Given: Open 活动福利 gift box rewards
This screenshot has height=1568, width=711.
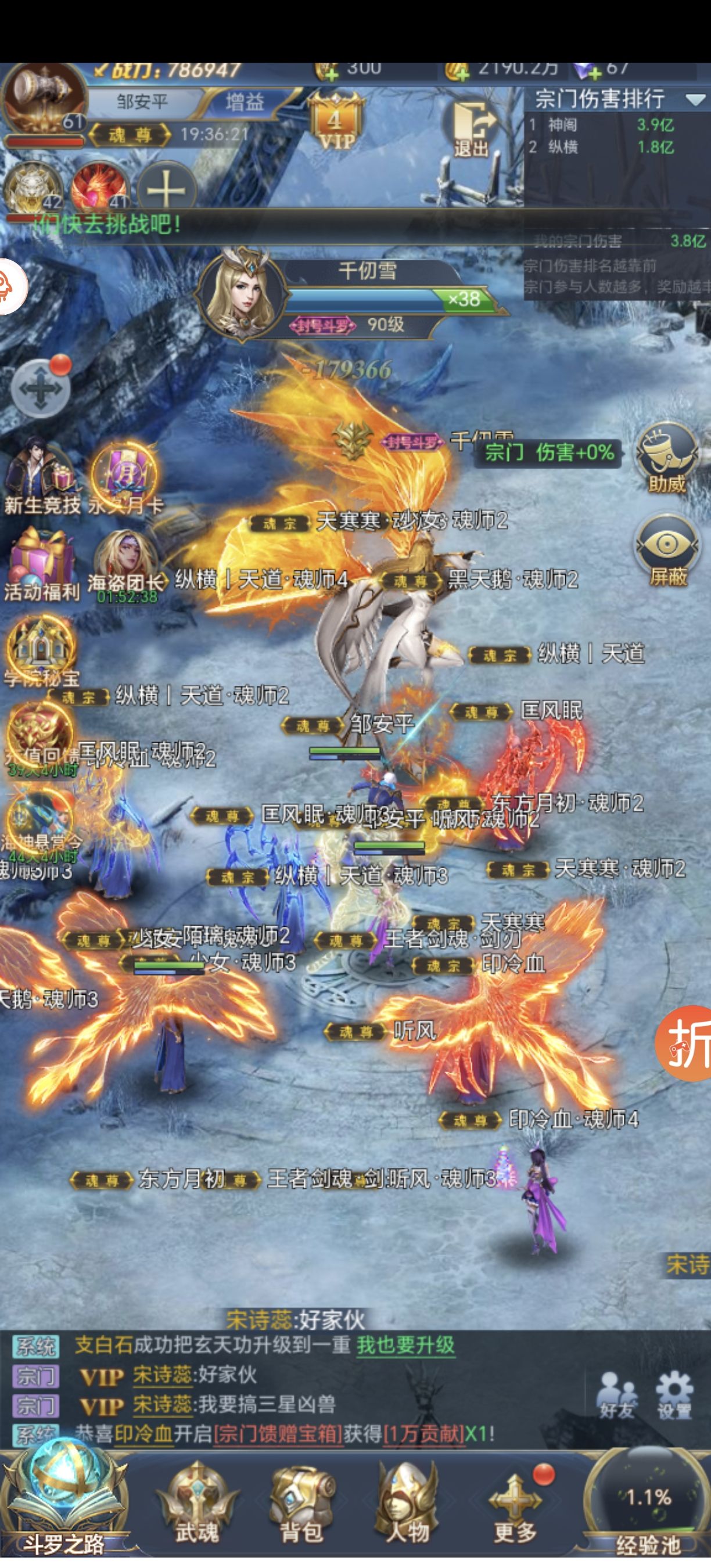Looking at the screenshot, I should pyautogui.click(x=41, y=566).
